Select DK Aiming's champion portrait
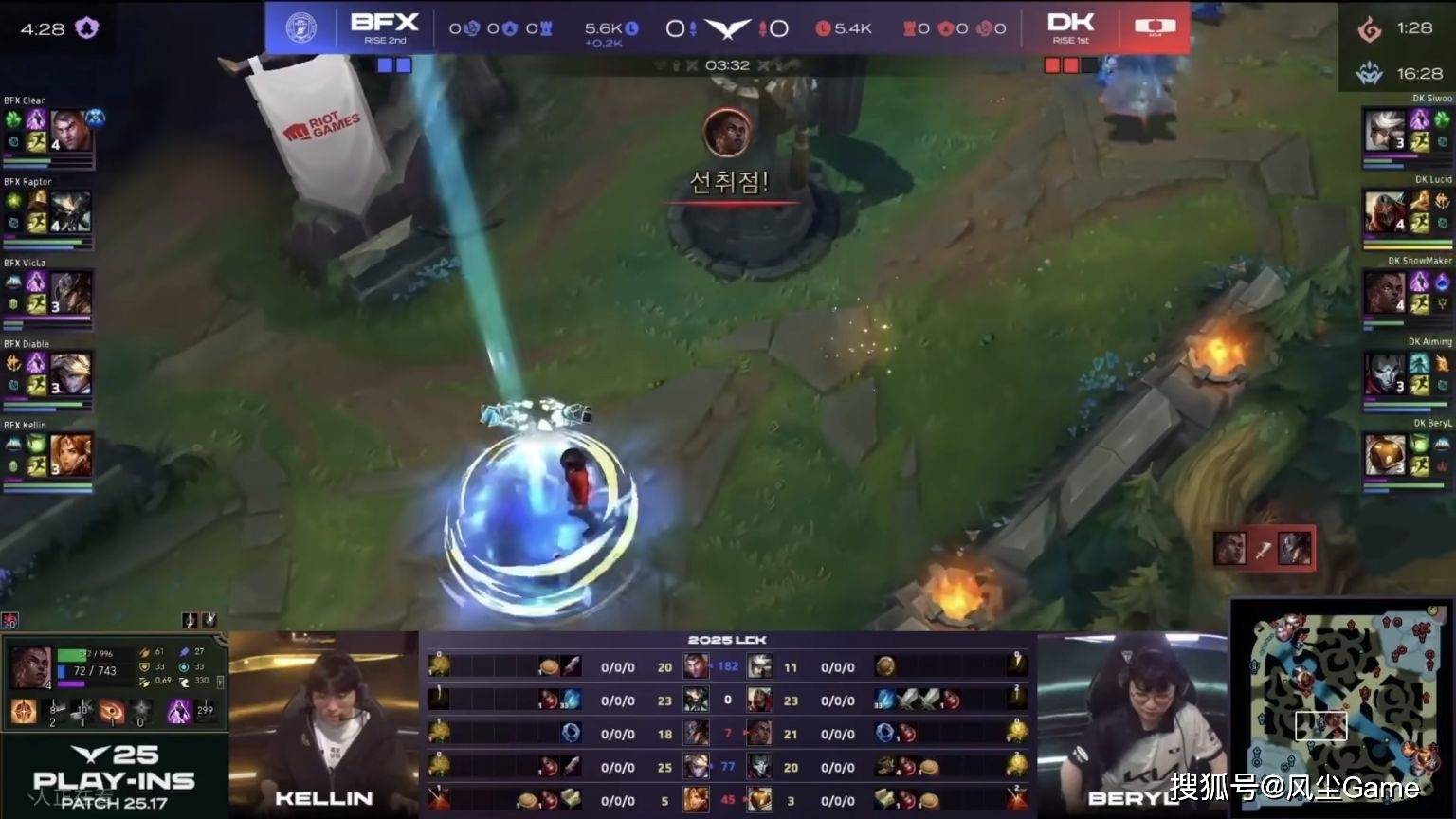This screenshot has height=819, width=1456. coord(1384,373)
